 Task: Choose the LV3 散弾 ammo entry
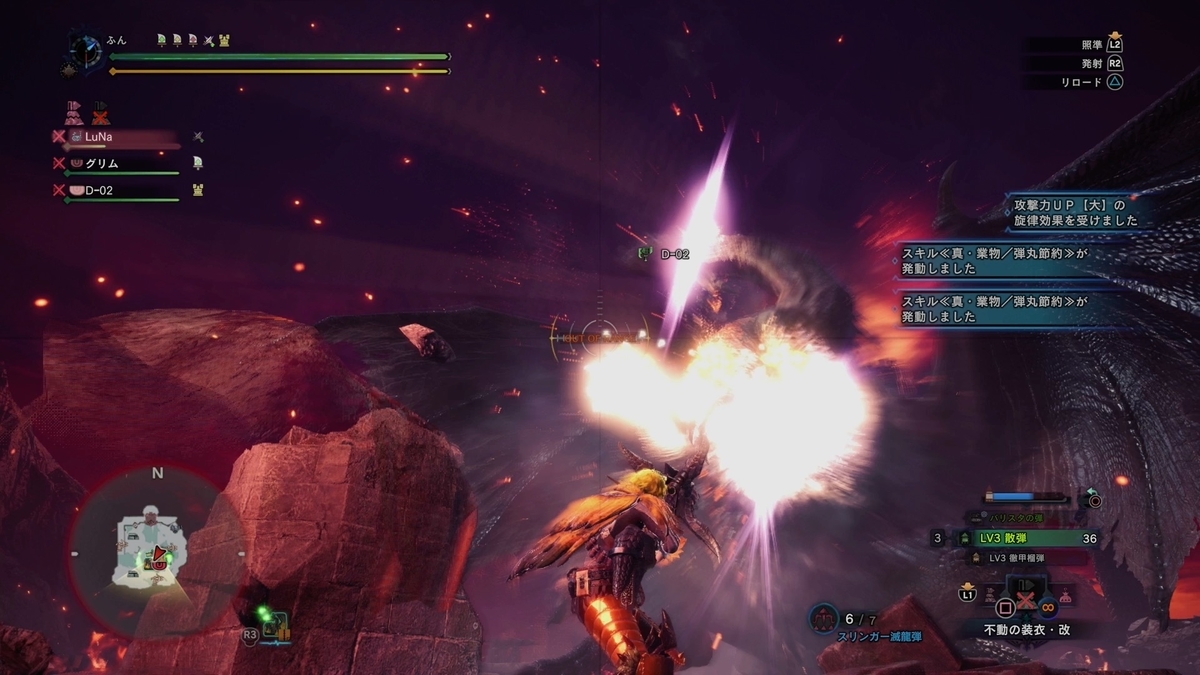point(1020,538)
